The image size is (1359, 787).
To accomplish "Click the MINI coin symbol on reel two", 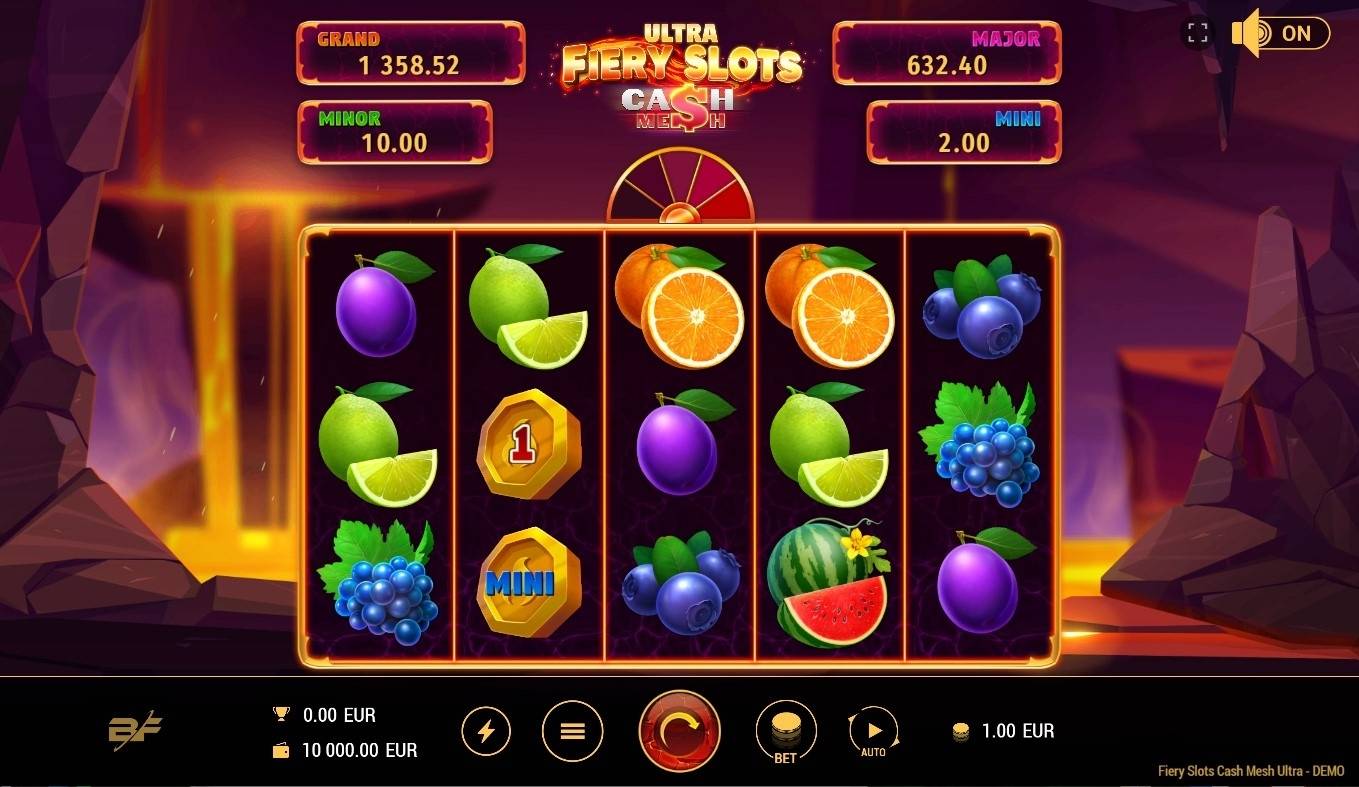I will point(529,584).
